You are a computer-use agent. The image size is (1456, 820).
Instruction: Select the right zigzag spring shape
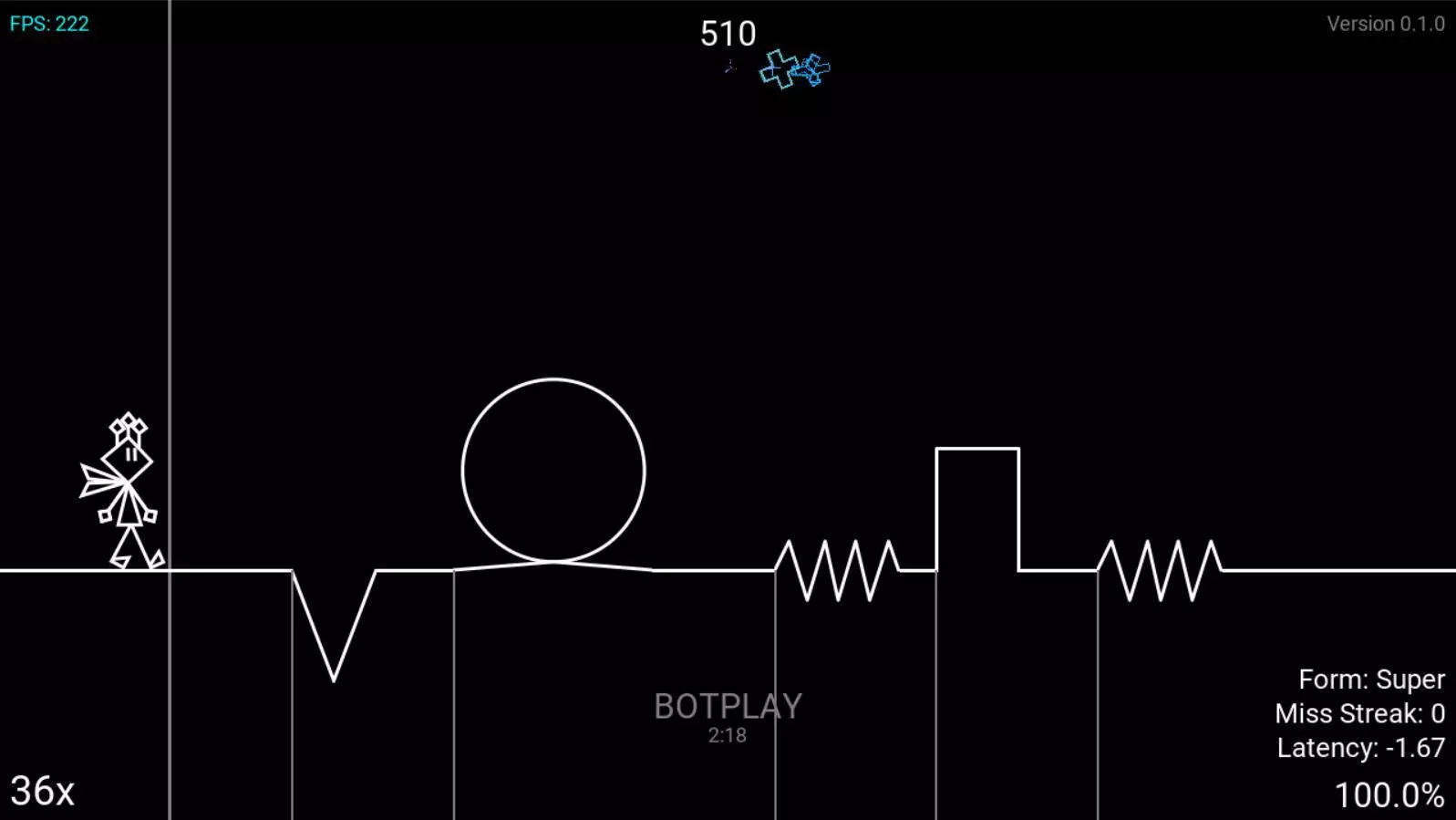point(1159,568)
